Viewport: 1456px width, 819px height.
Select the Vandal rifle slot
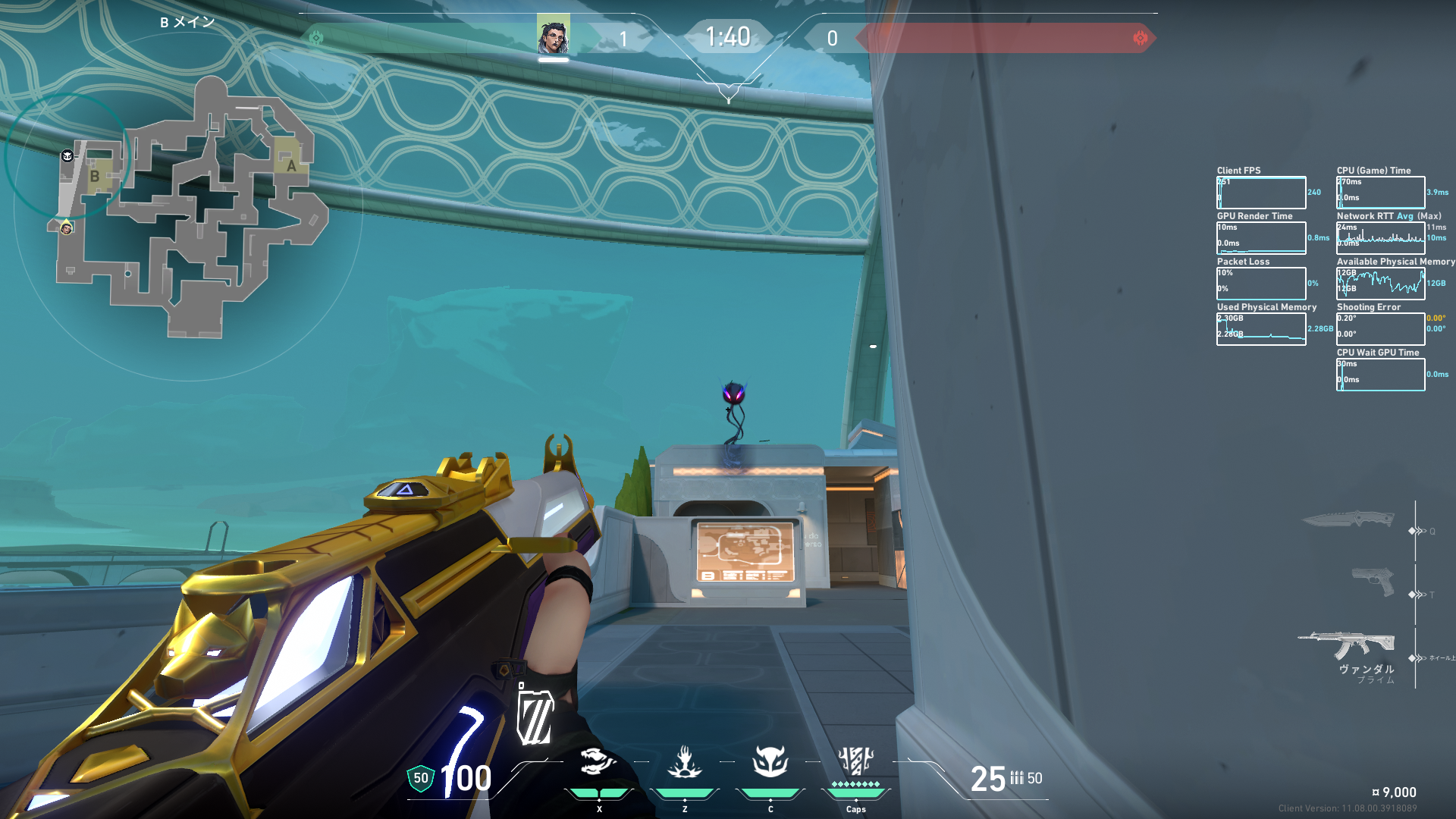(1347, 645)
